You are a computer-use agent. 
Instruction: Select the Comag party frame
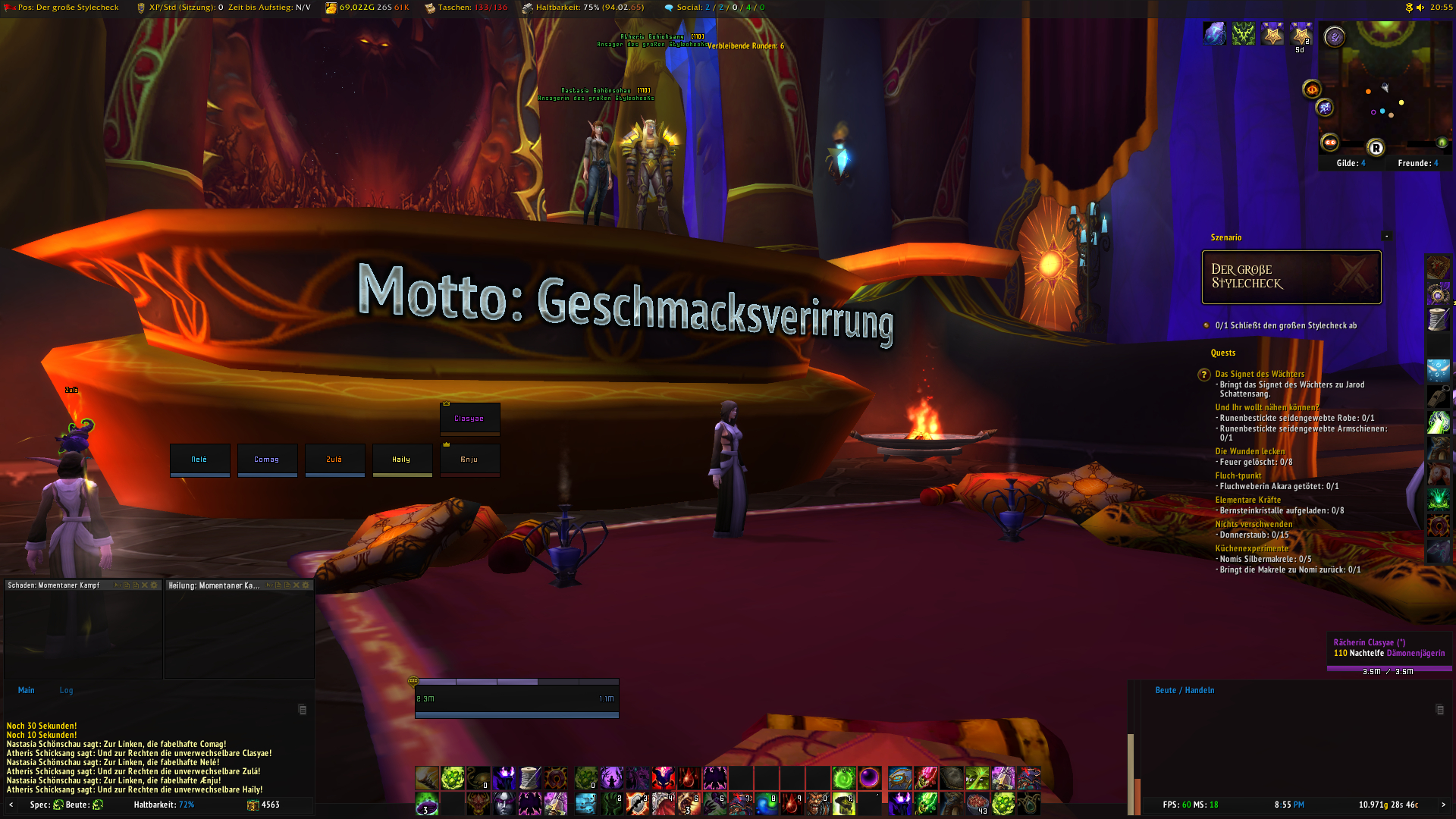click(267, 460)
